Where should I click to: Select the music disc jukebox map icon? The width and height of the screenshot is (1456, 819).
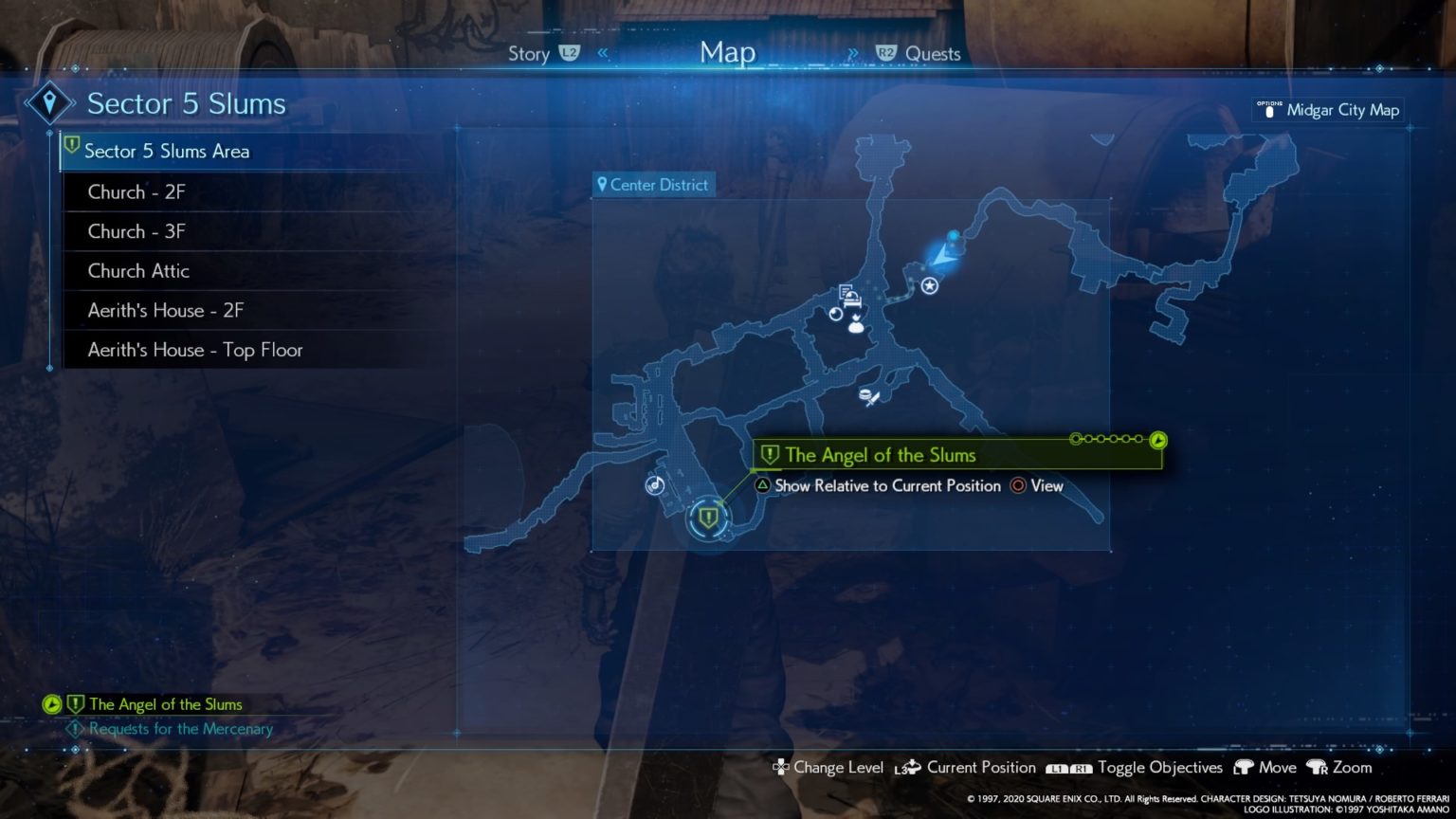654,485
